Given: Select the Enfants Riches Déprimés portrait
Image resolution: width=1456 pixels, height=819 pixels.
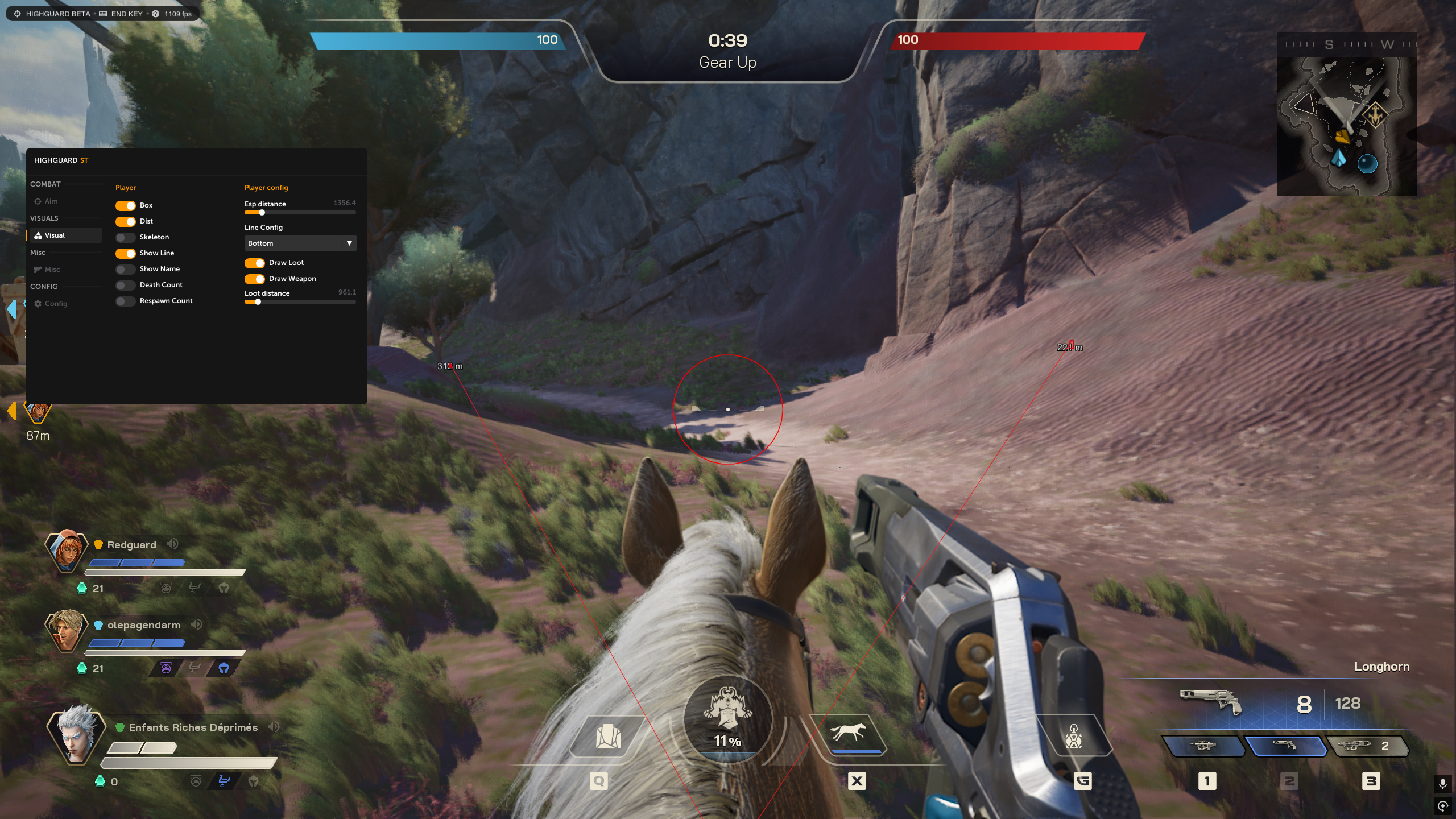Looking at the screenshot, I should (x=76, y=735).
